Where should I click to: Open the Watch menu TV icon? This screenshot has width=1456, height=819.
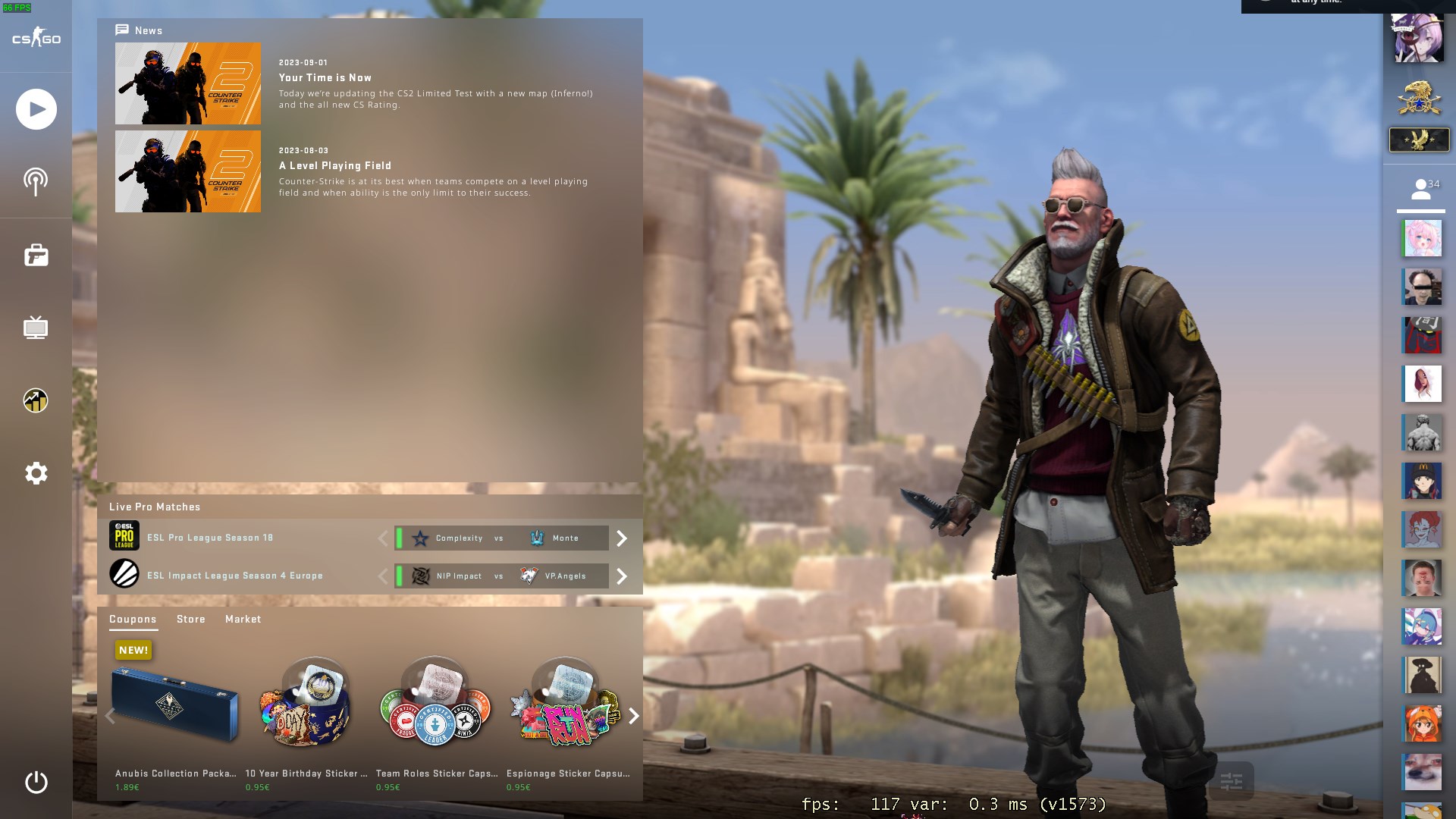[x=34, y=328]
